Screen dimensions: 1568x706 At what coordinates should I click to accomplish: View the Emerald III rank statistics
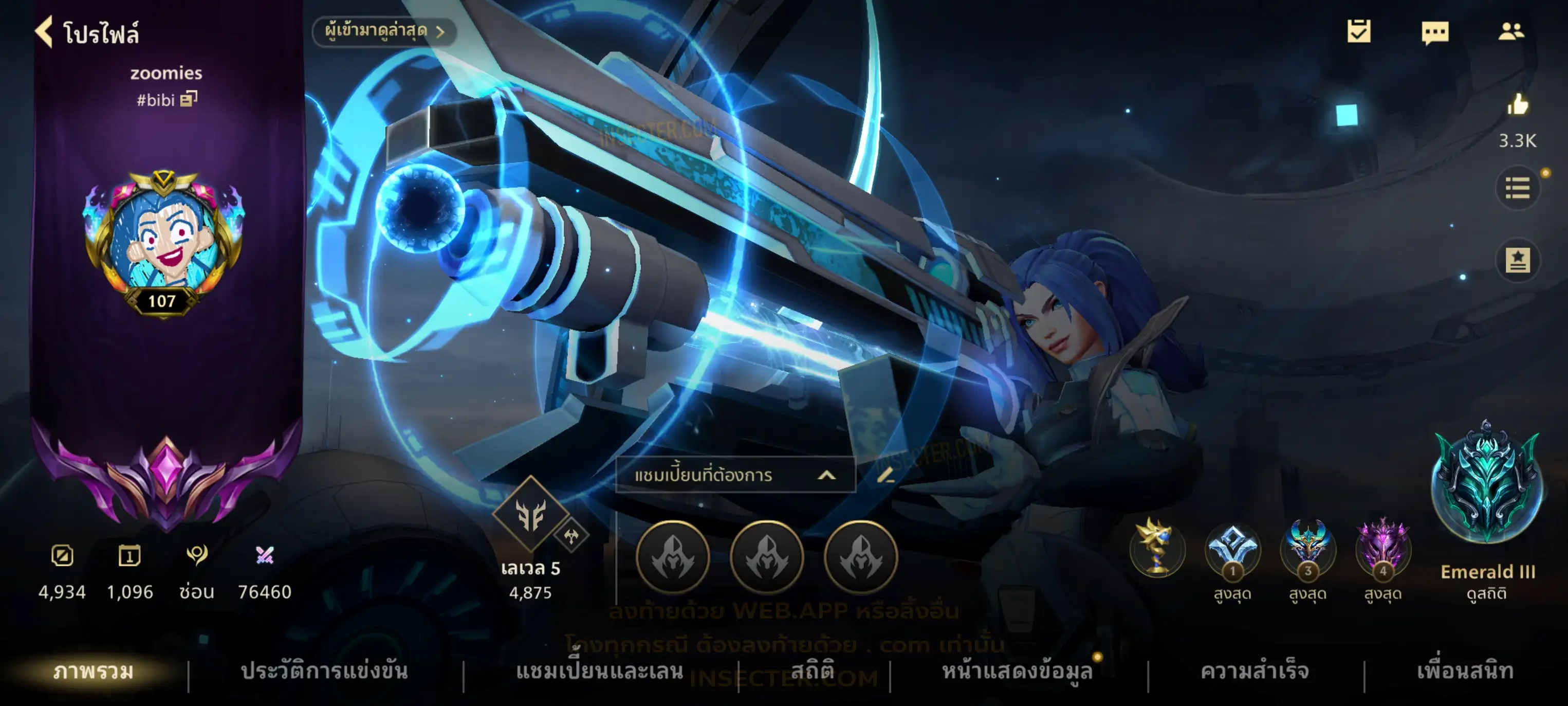[x=1487, y=593]
